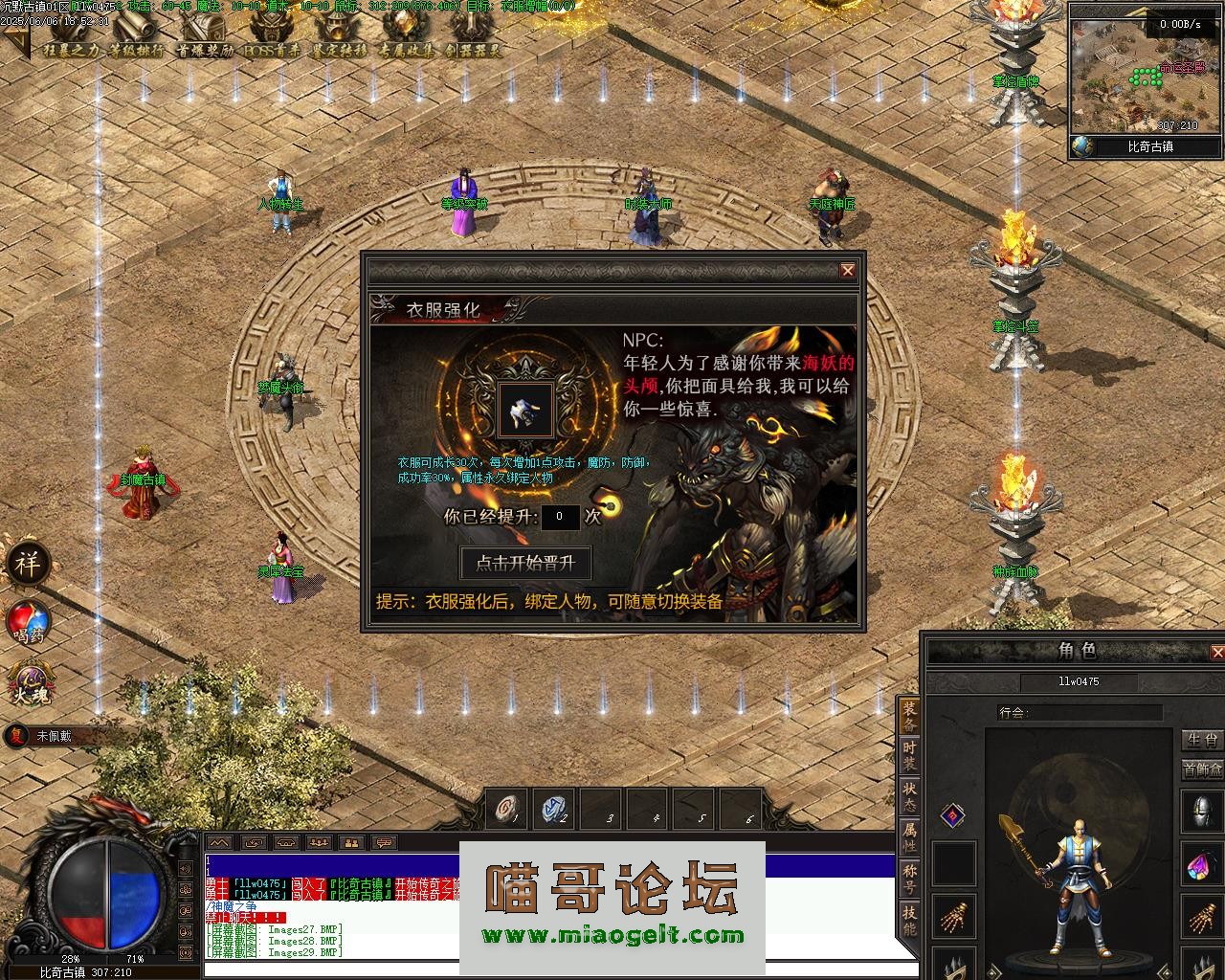Click the 祥 round icon
The image size is (1225, 980).
(x=27, y=564)
